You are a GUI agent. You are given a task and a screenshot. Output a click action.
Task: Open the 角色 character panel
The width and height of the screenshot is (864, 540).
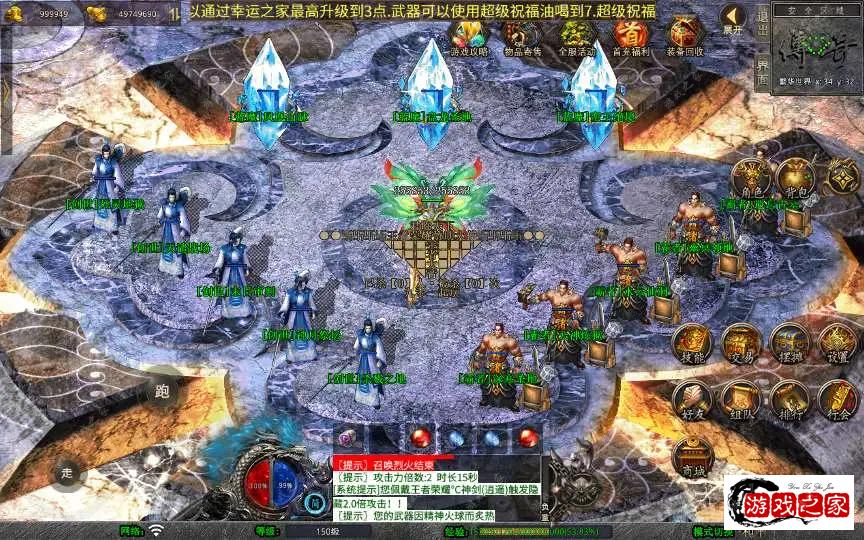(x=751, y=177)
